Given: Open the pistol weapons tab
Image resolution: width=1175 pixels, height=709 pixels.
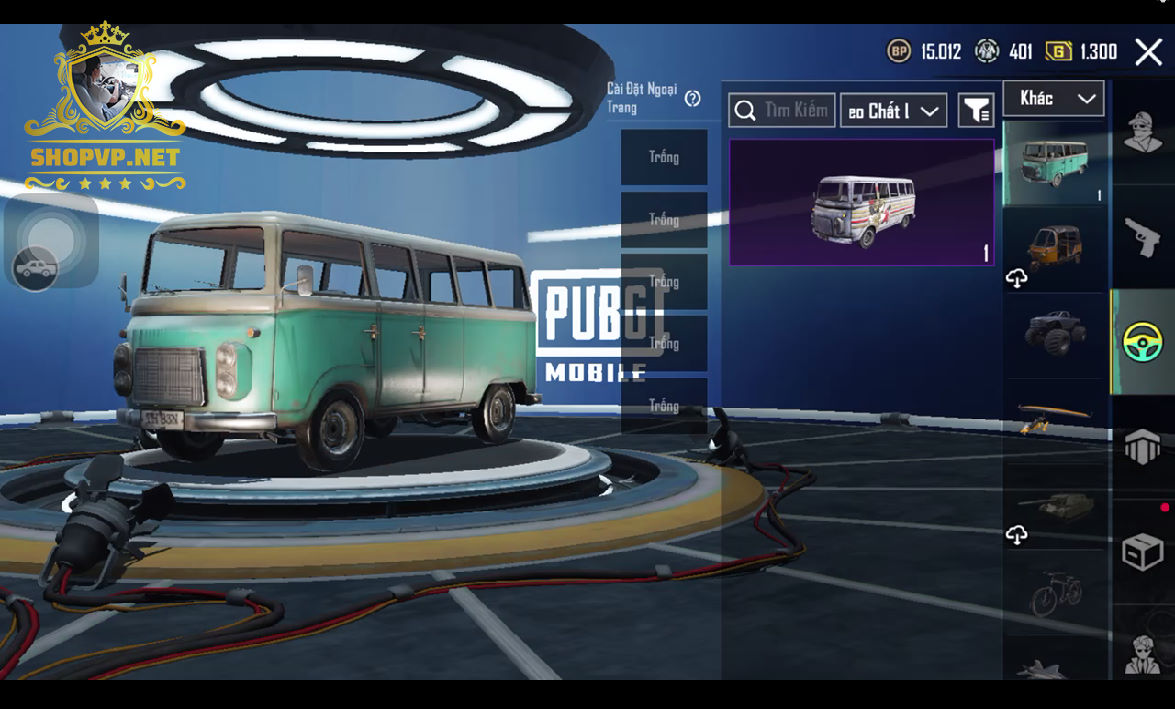Looking at the screenshot, I should coord(1143,238).
